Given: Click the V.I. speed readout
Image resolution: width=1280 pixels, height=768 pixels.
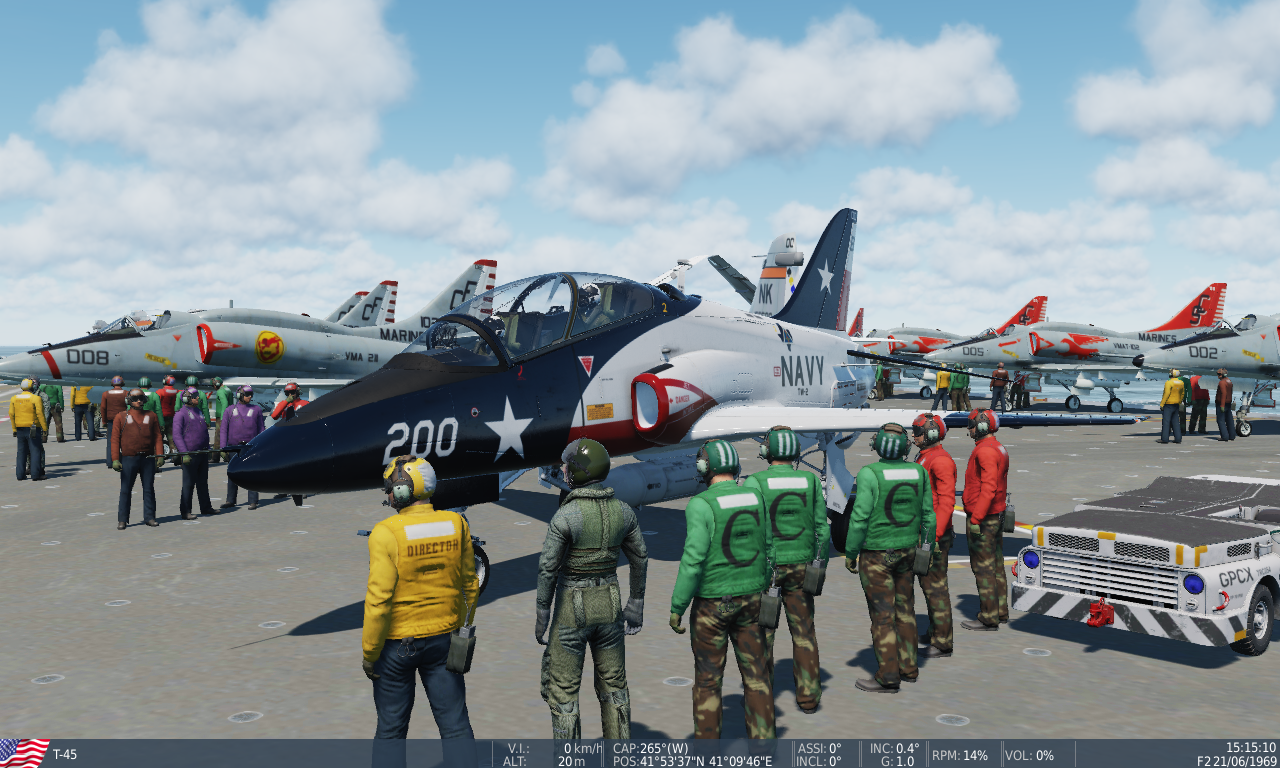Looking at the screenshot, I should coord(554,745).
